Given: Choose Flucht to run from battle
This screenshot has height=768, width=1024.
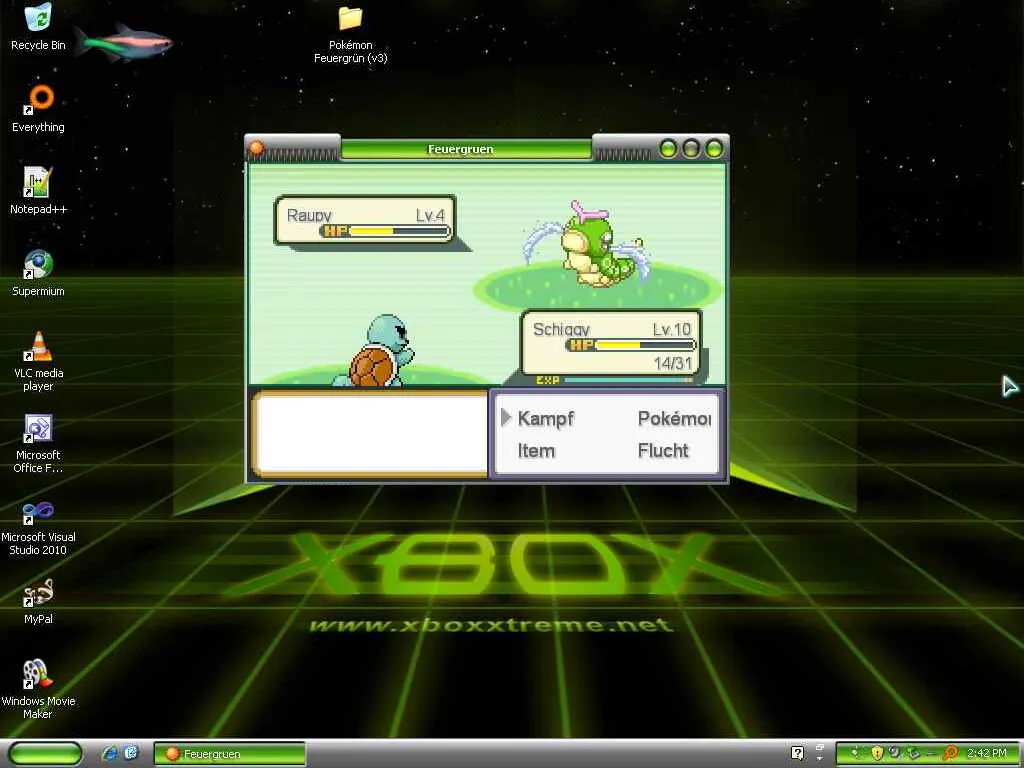Looking at the screenshot, I should tap(663, 451).
